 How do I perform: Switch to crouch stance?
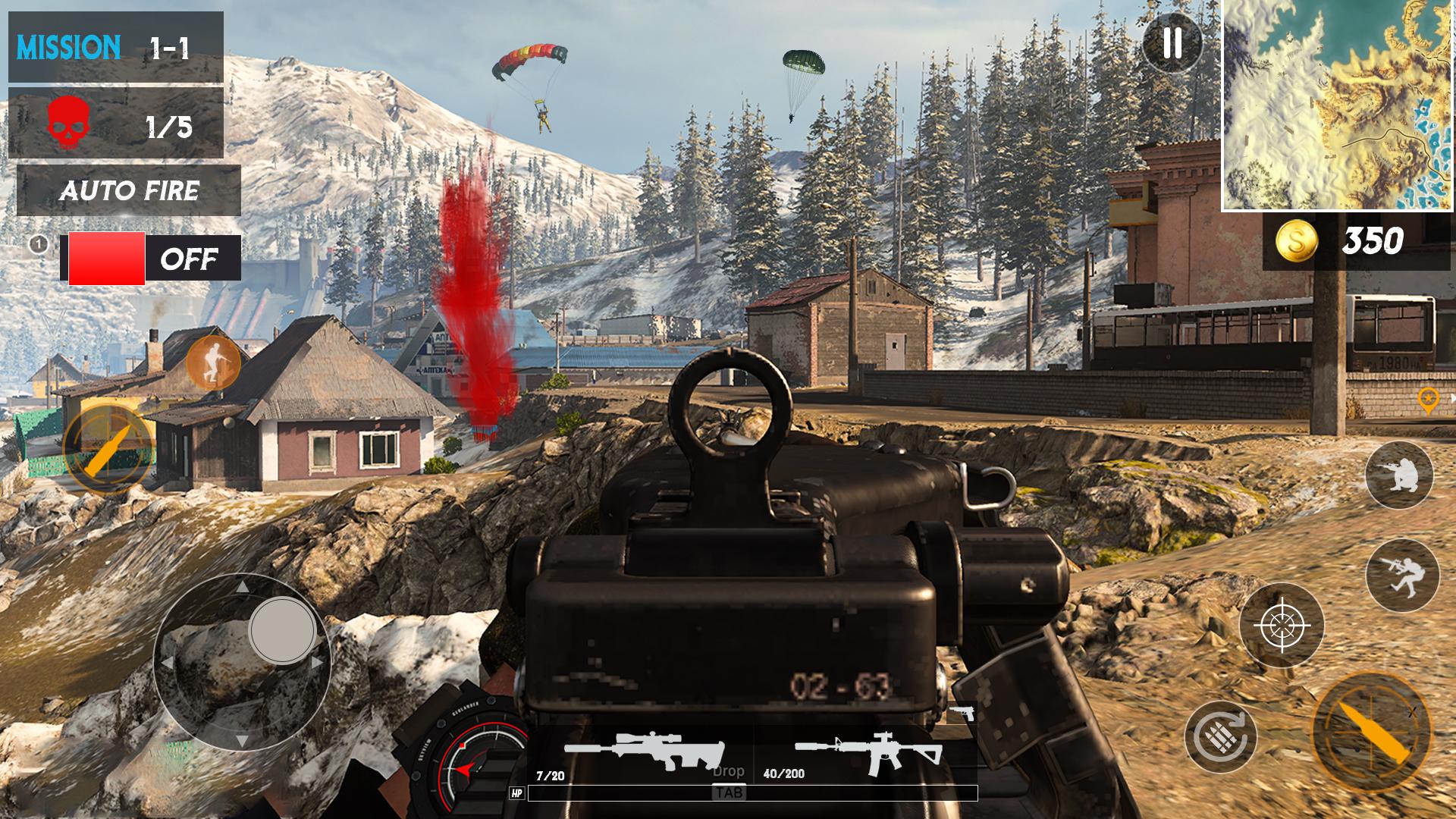[x=1399, y=475]
